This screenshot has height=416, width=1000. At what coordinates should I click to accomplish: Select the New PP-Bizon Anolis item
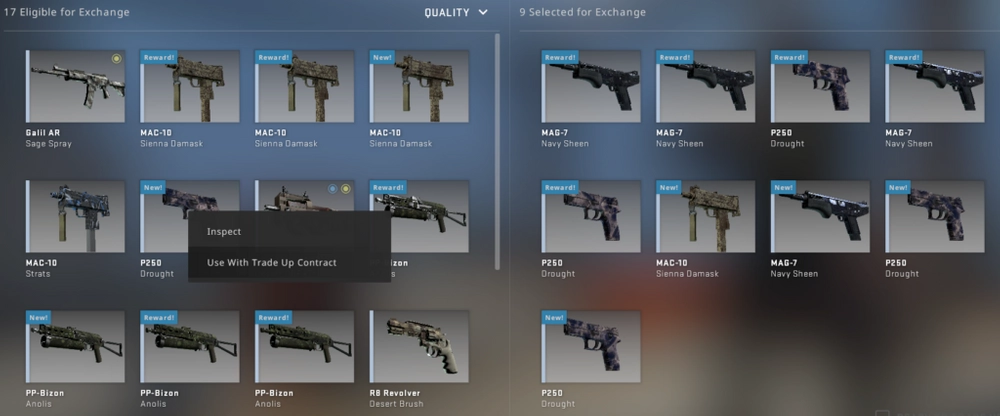76,346
